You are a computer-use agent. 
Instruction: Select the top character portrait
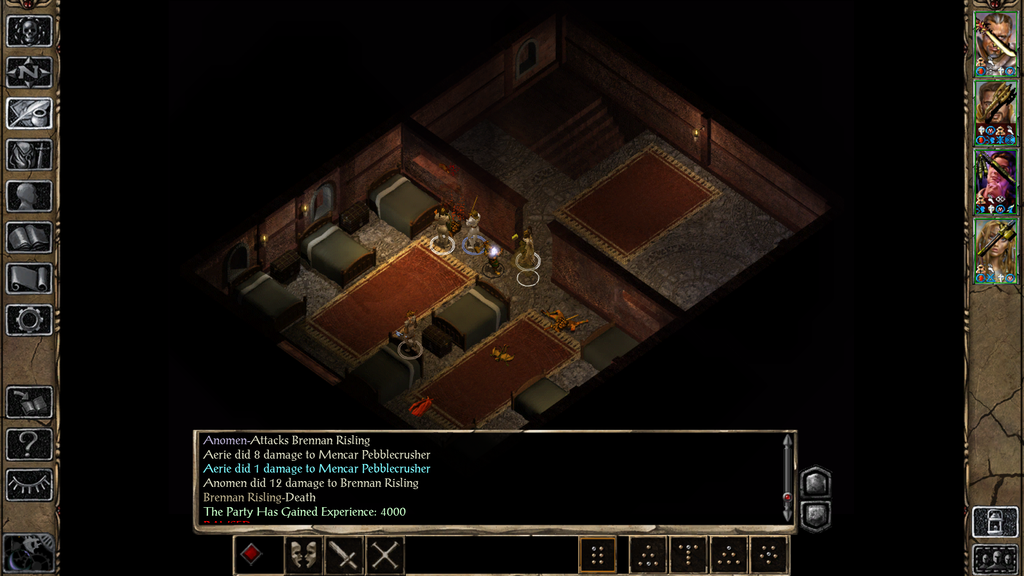point(995,43)
